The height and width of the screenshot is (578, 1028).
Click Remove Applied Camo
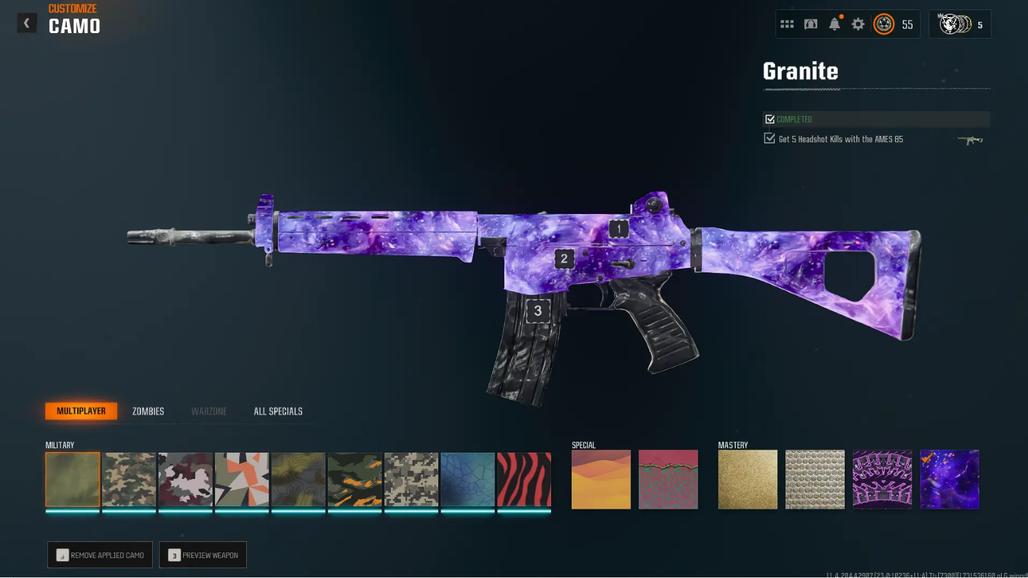click(100, 555)
